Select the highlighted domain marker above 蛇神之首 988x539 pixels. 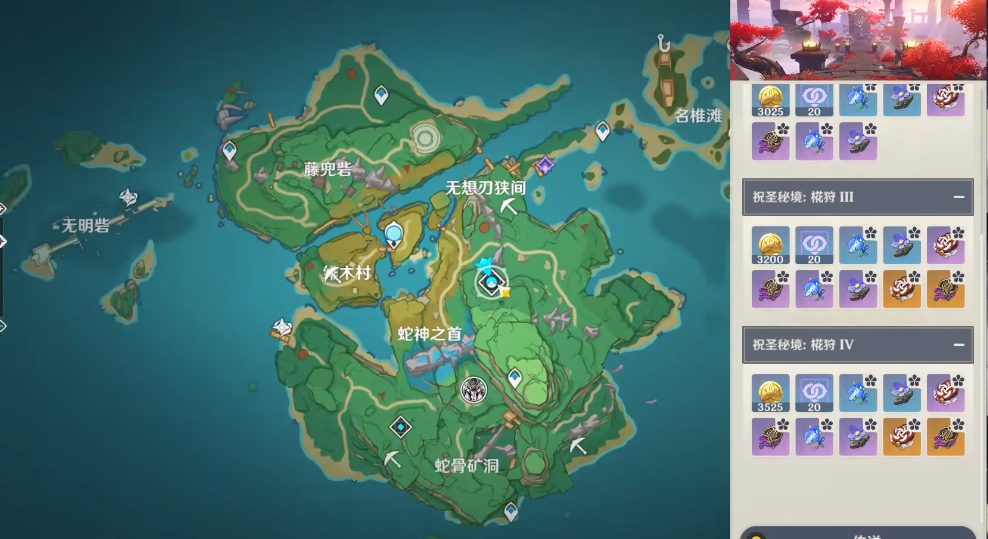pyautogui.click(x=491, y=283)
